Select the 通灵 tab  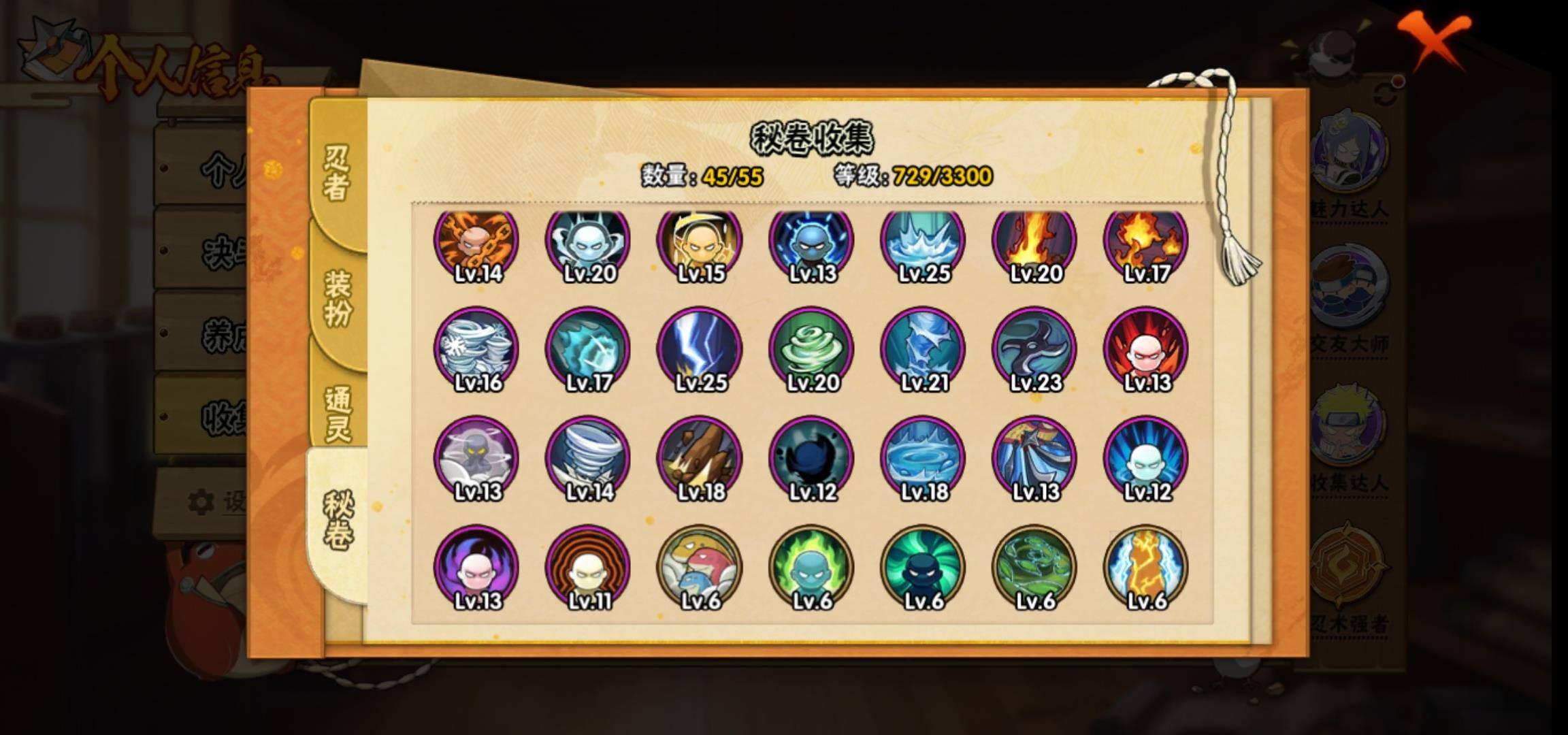click(338, 413)
